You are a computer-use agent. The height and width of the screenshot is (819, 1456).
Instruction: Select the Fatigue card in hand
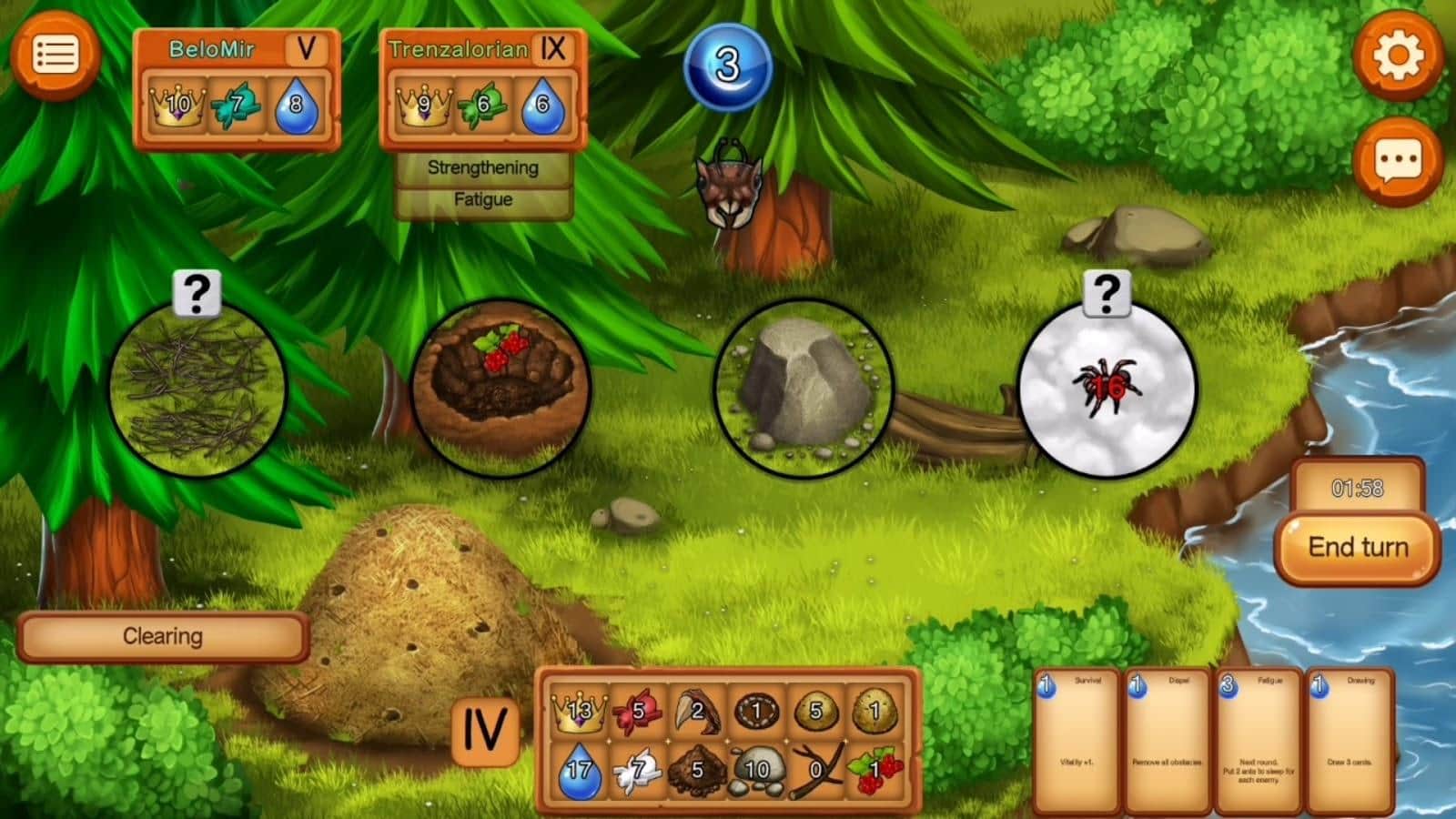[1259, 739]
